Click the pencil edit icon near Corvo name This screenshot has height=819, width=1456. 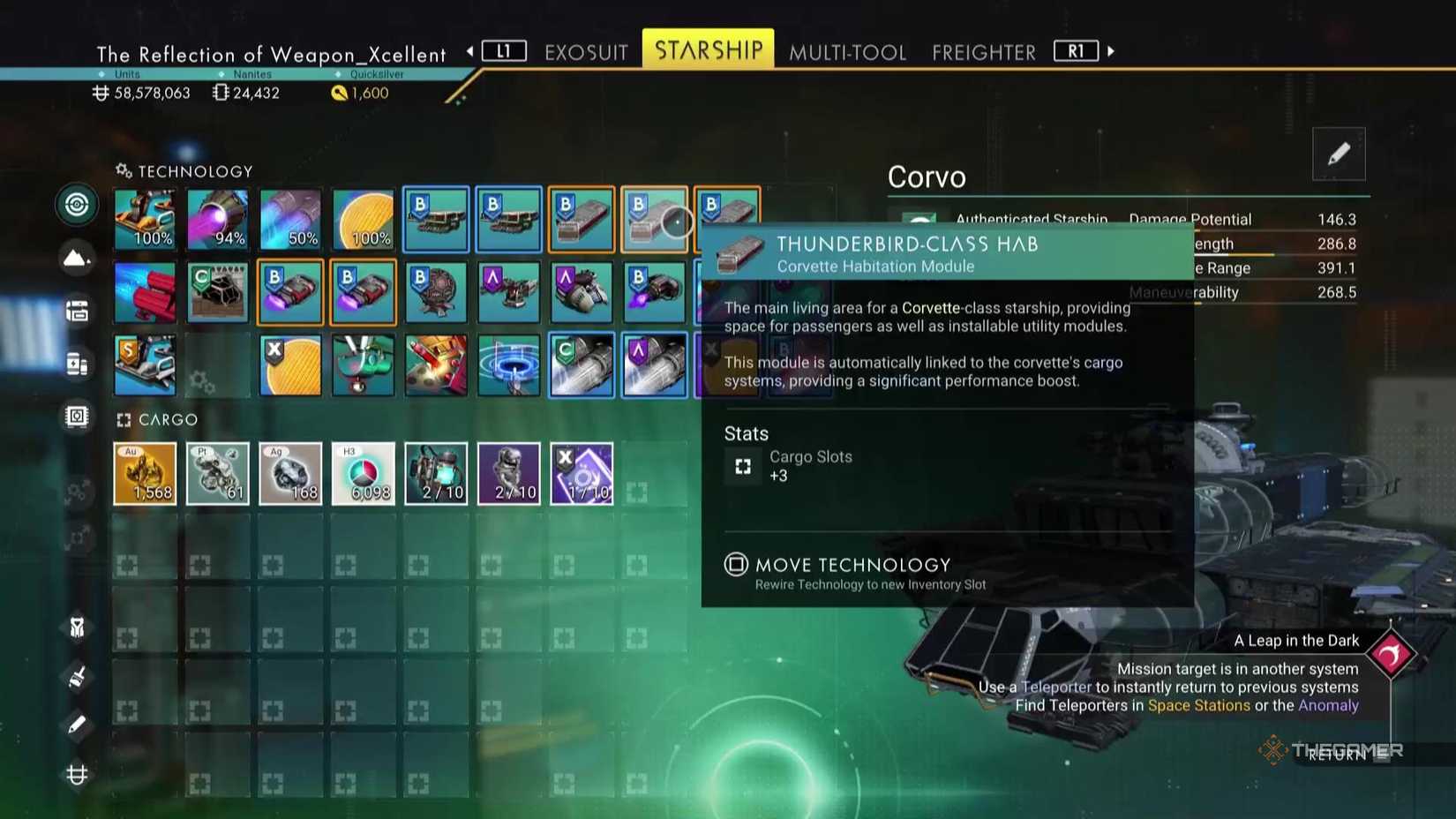point(1340,154)
